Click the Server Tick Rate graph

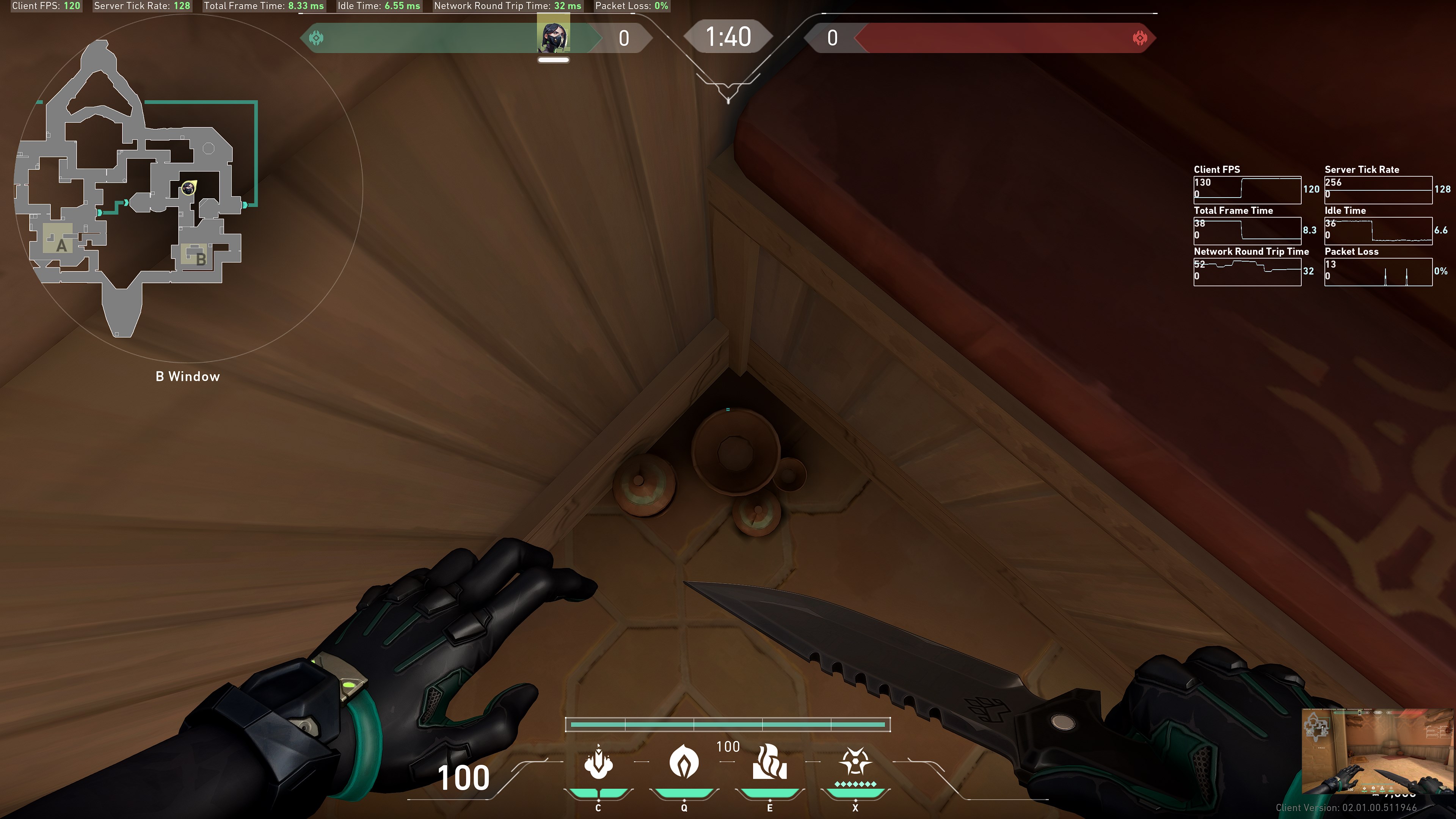[x=1378, y=189]
